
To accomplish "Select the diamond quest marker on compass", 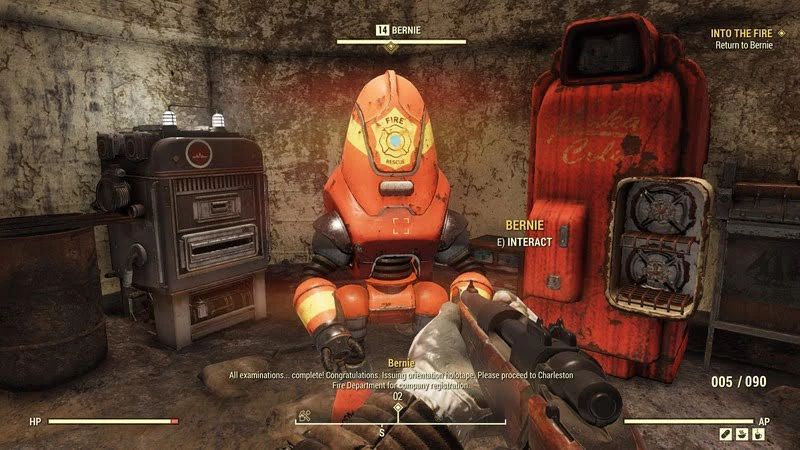I will tap(397, 408).
